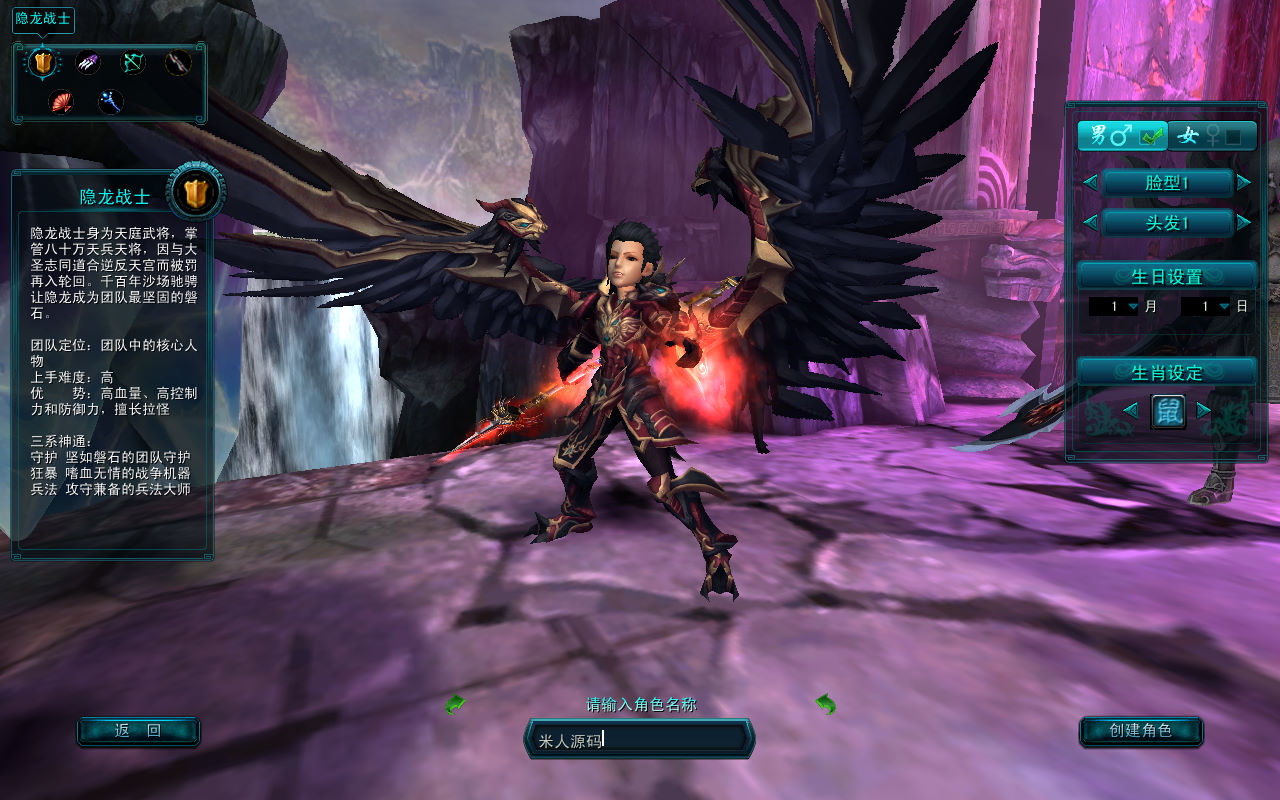Select the red-white blade class icon
The height and width of the screenshot is (800, 1280).
(177, 63)
